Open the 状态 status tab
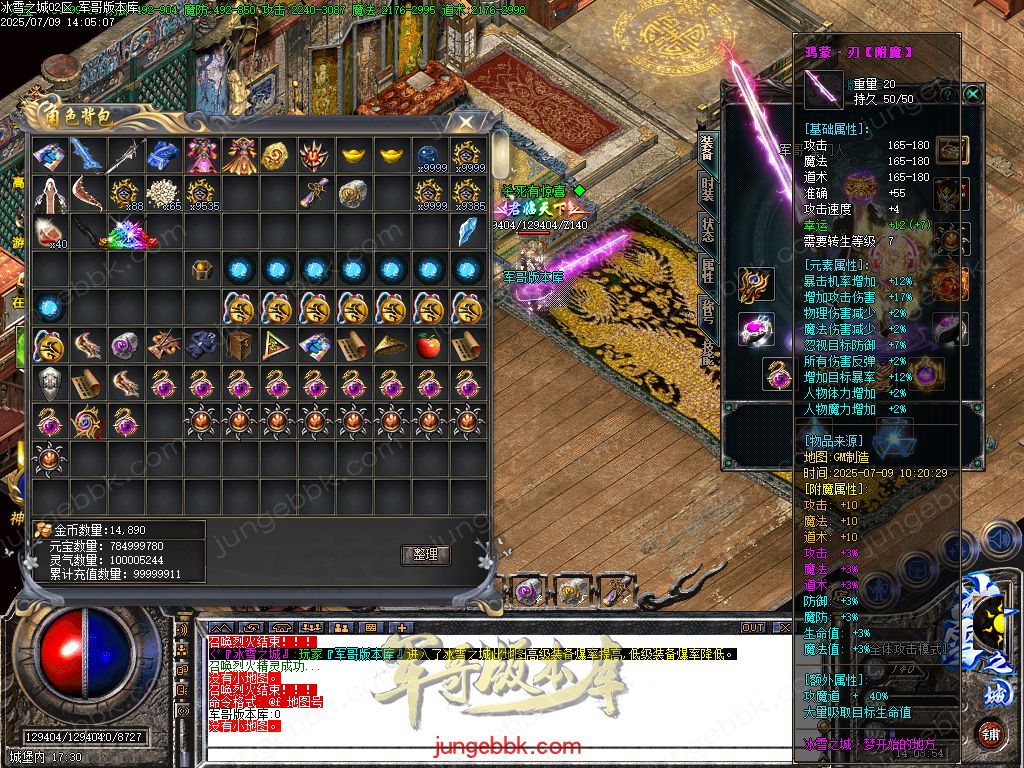This screenshot has width=1024, height=768. [708, 232]
